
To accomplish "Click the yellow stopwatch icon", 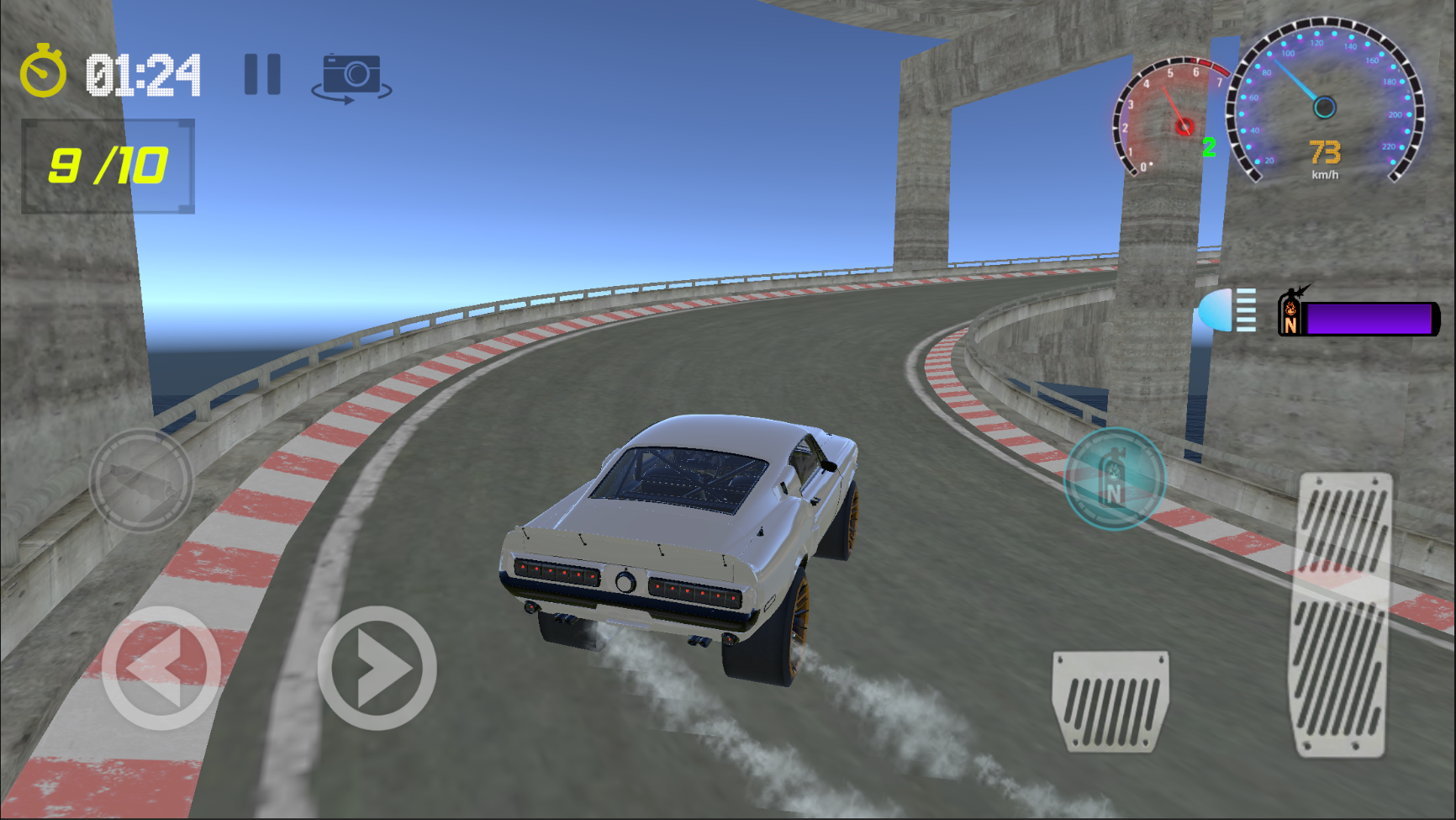I will click(x=45, y=74).
